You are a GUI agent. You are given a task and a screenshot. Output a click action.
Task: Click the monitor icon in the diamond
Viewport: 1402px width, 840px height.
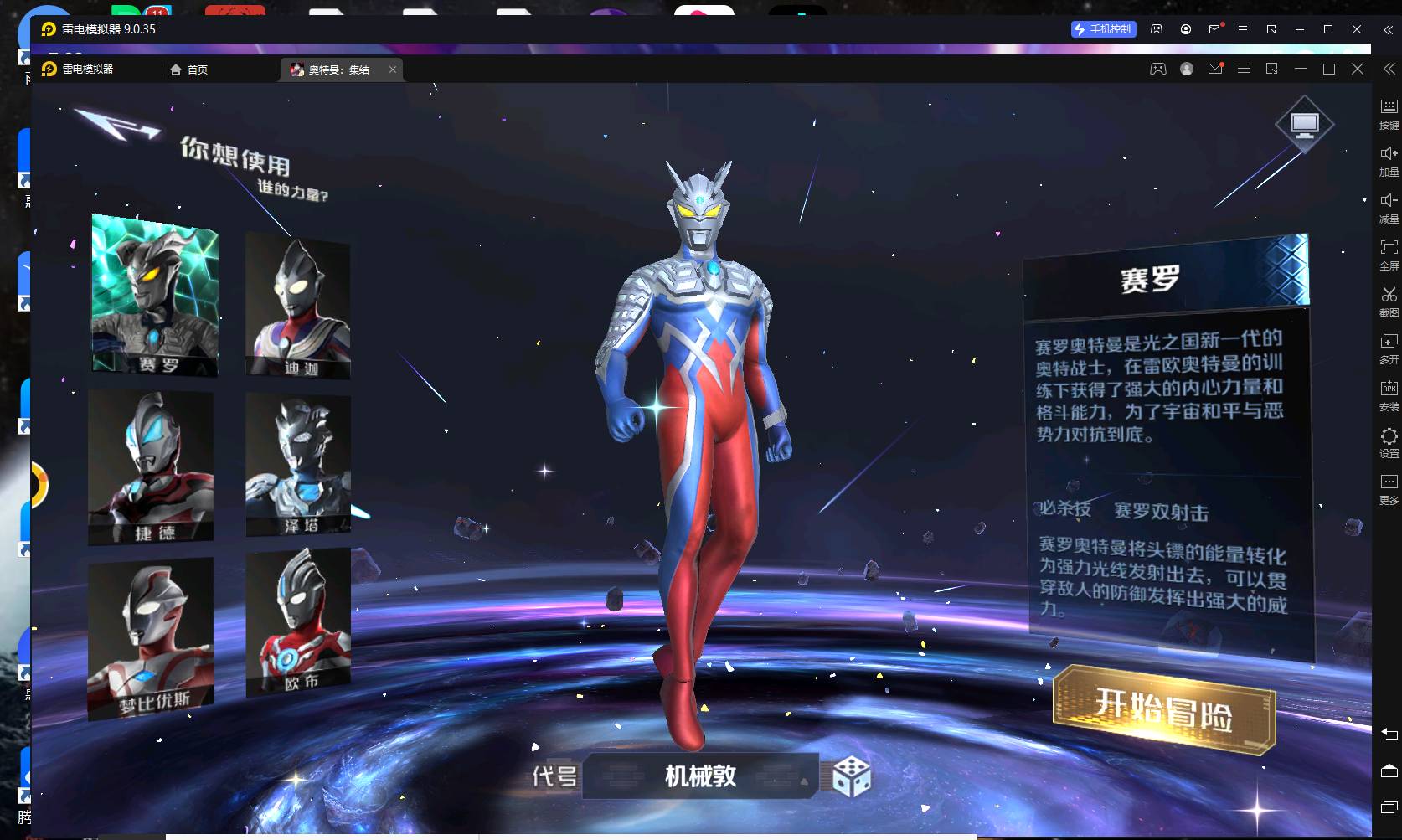1304,125
